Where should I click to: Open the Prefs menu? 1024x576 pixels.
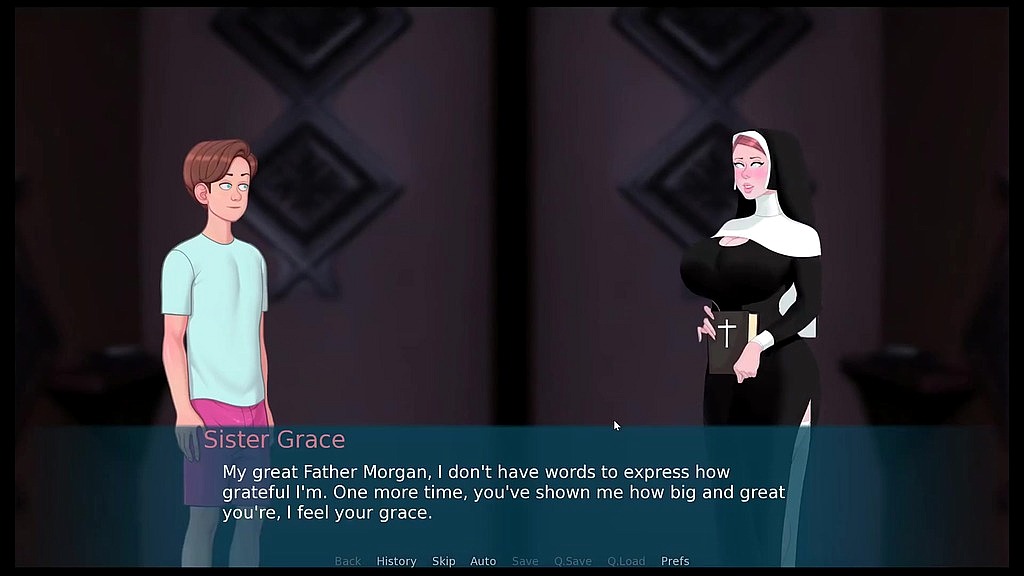click(675, 561)
